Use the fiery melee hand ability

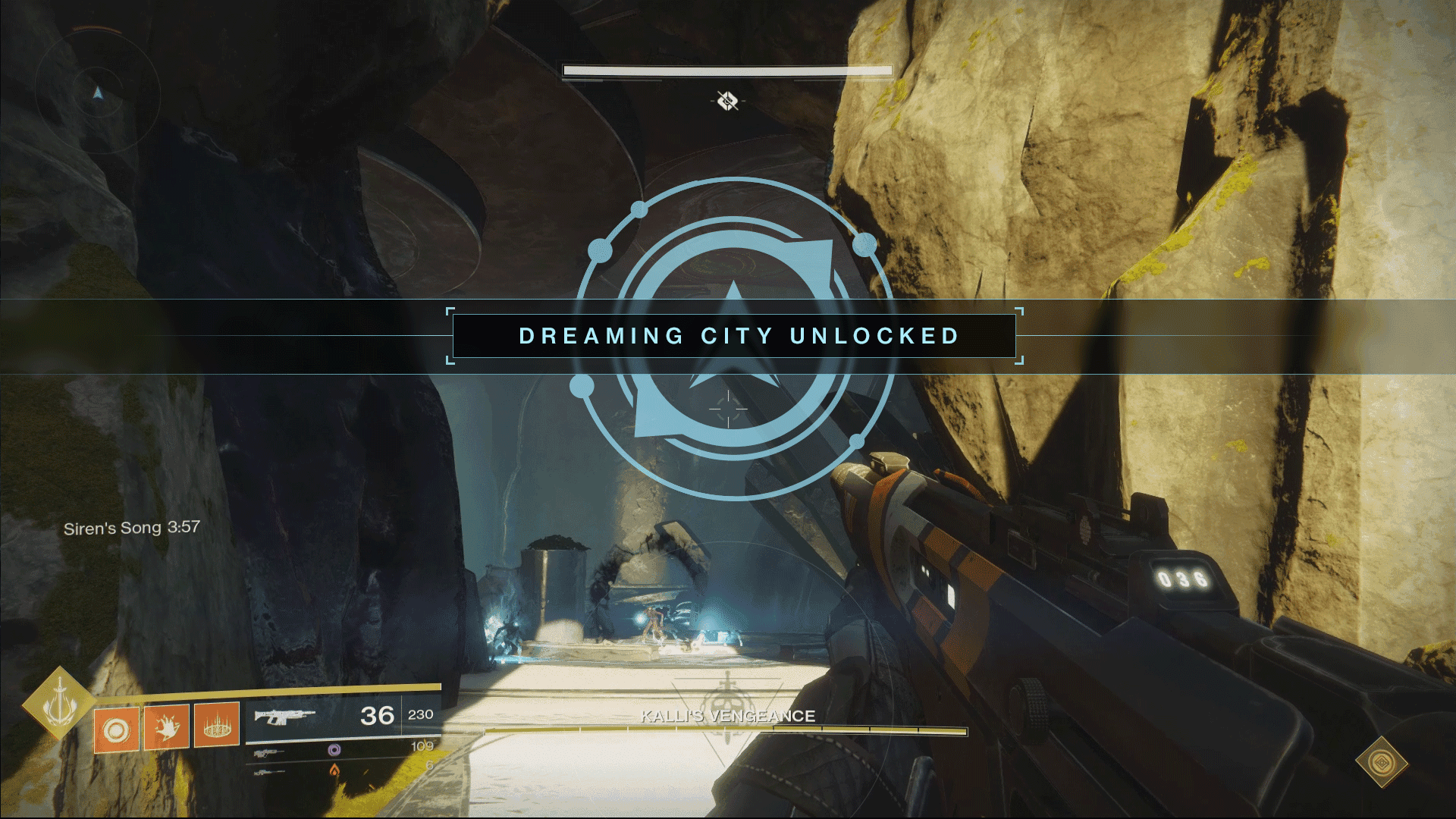tap(167, 726)
